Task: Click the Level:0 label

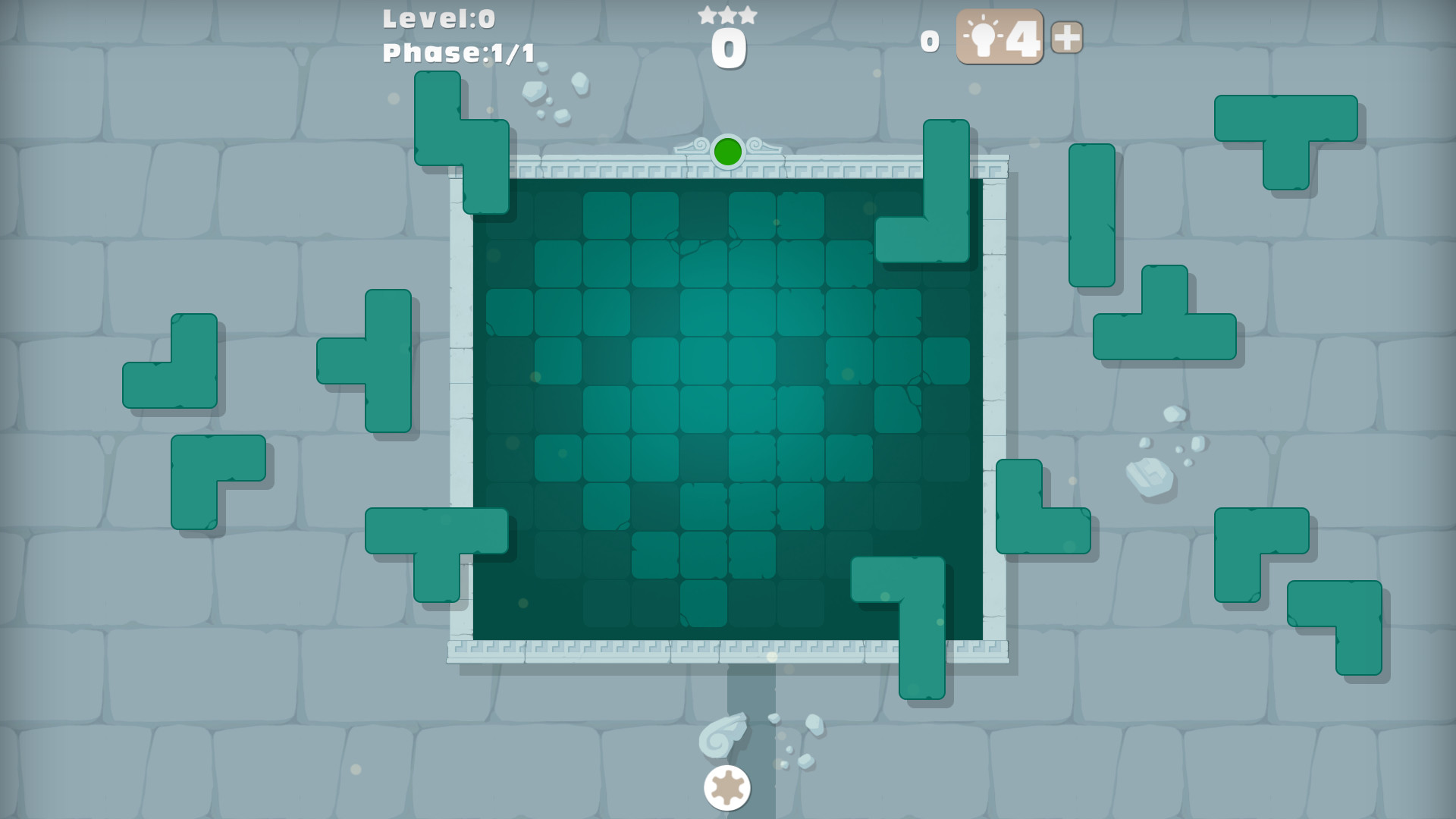Action: (x=438, y=19)
